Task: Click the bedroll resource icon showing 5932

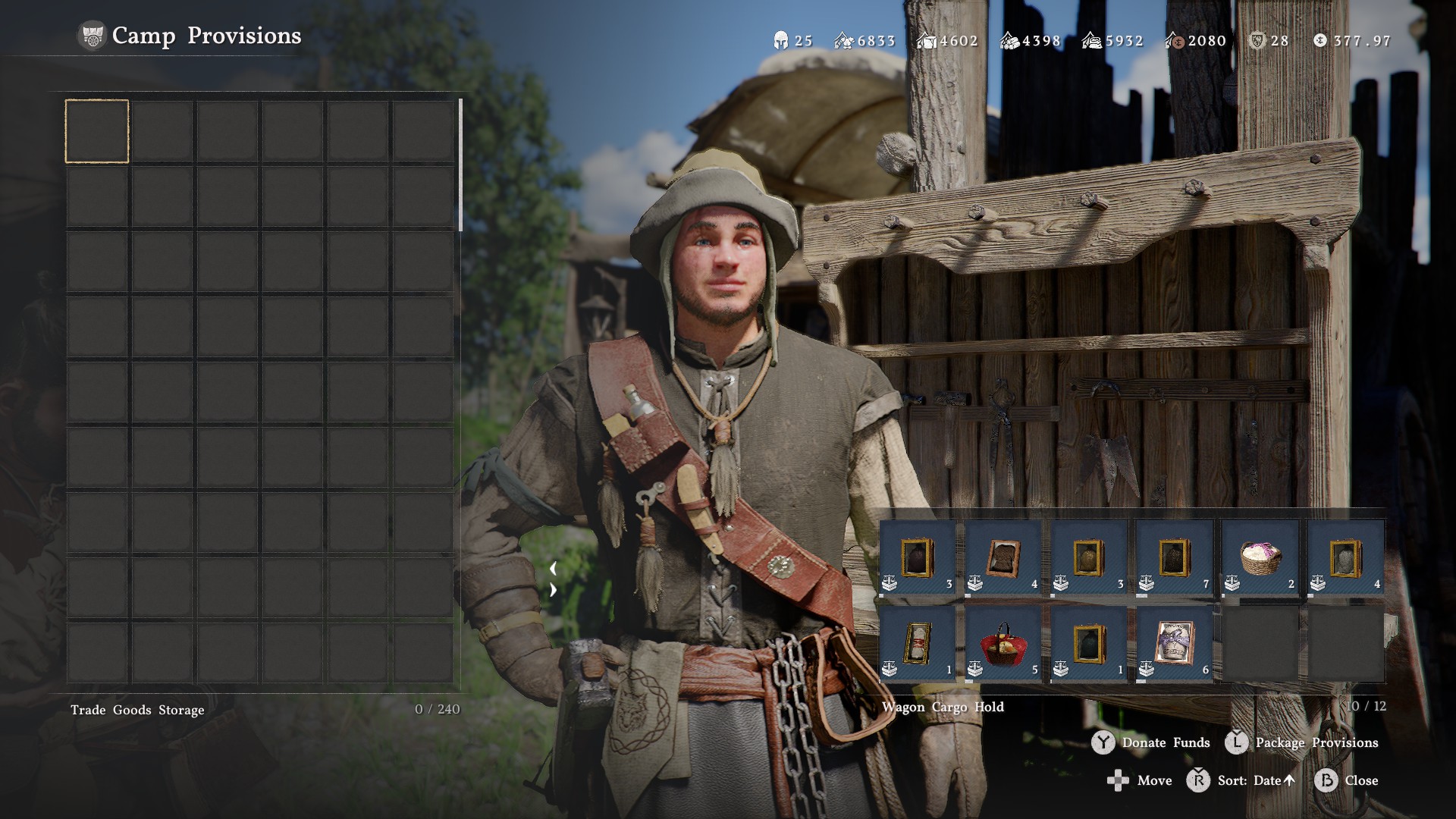Action: [x=1092, y=41]
